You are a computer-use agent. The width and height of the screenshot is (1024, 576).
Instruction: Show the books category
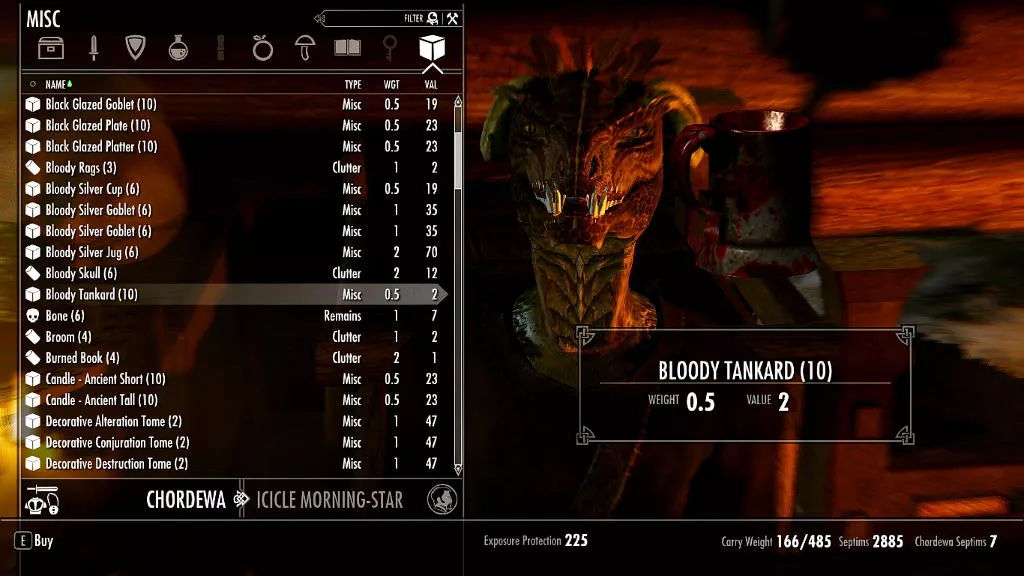click(x=347, y=47)
